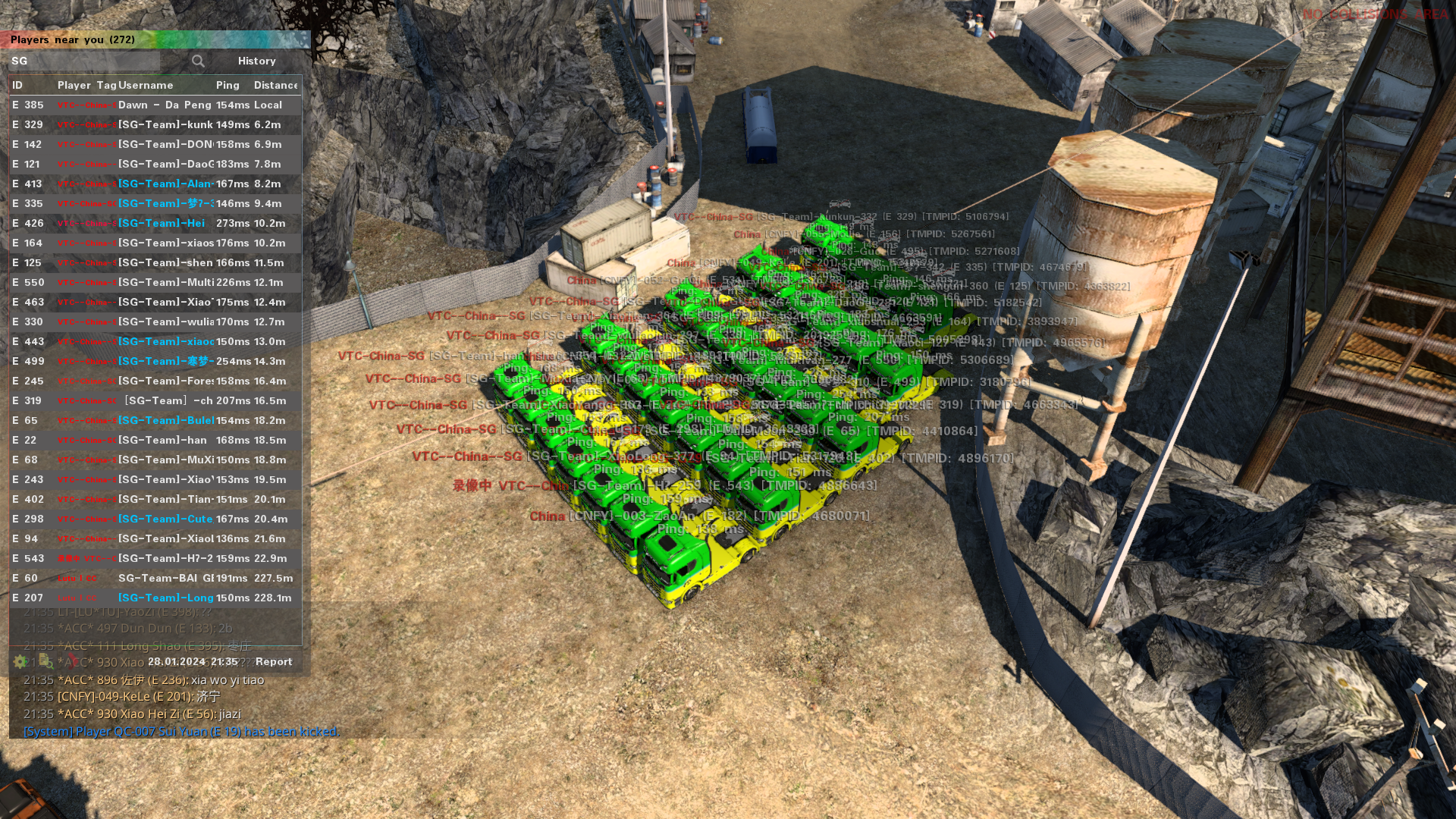The image size is (1456, 819).
Task: Select the Distance column header
Action: (x=276, y=85)
